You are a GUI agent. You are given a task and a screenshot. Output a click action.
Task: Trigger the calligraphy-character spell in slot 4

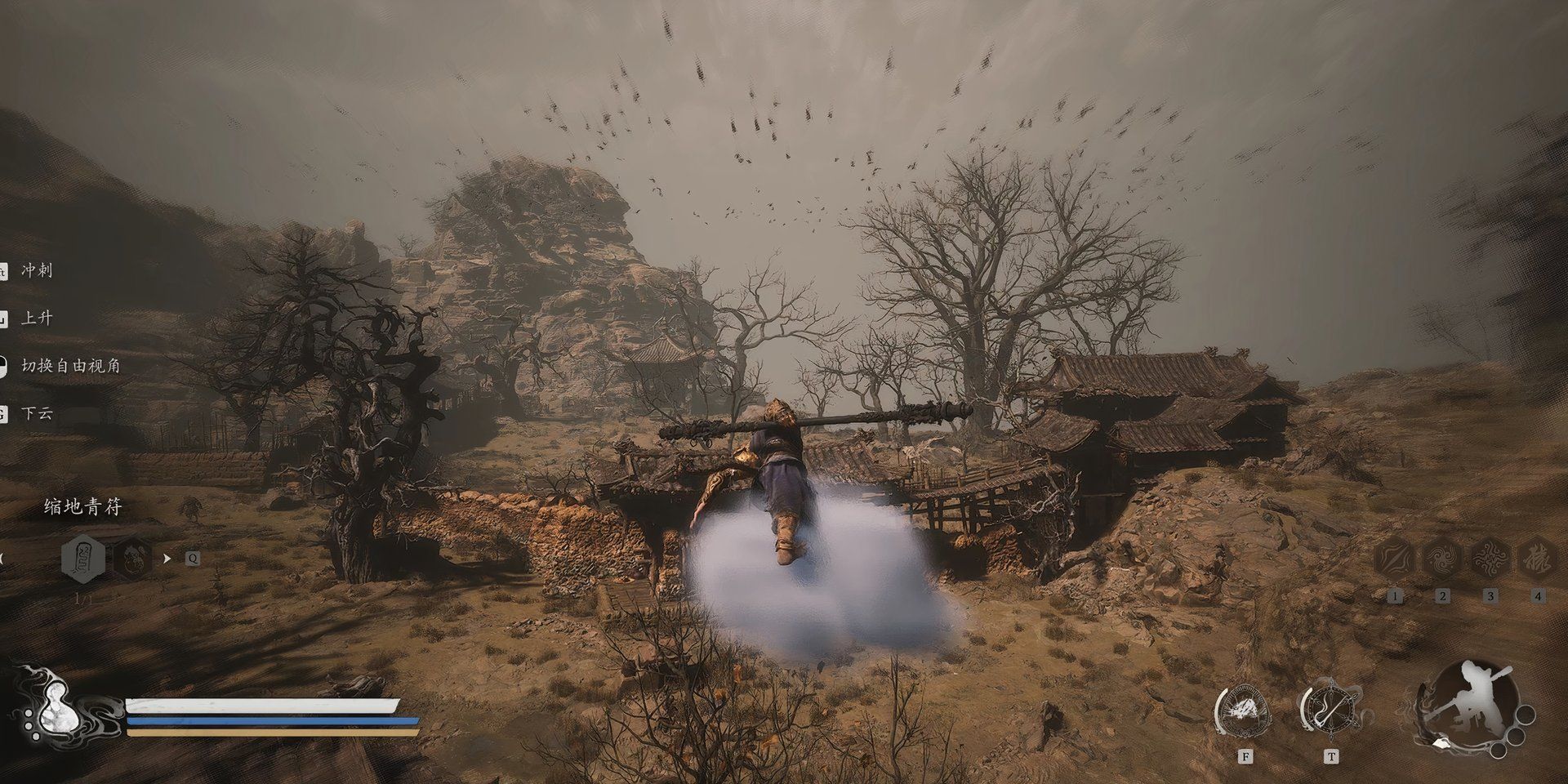[1537, 559]
